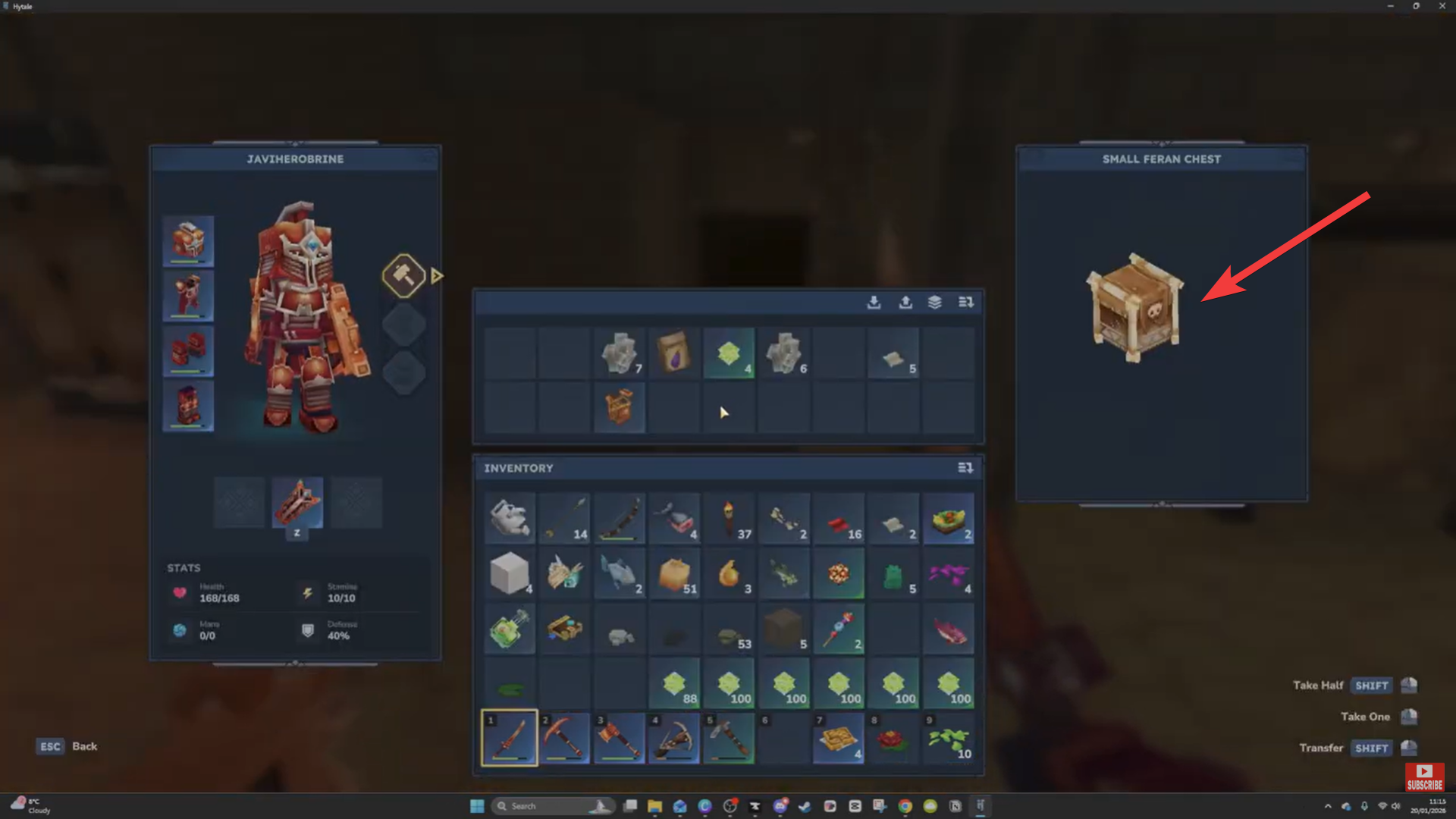The image size is (1456, 819).
Task: Click the SHIFT Take Half control
Action: pos(1371,685)
